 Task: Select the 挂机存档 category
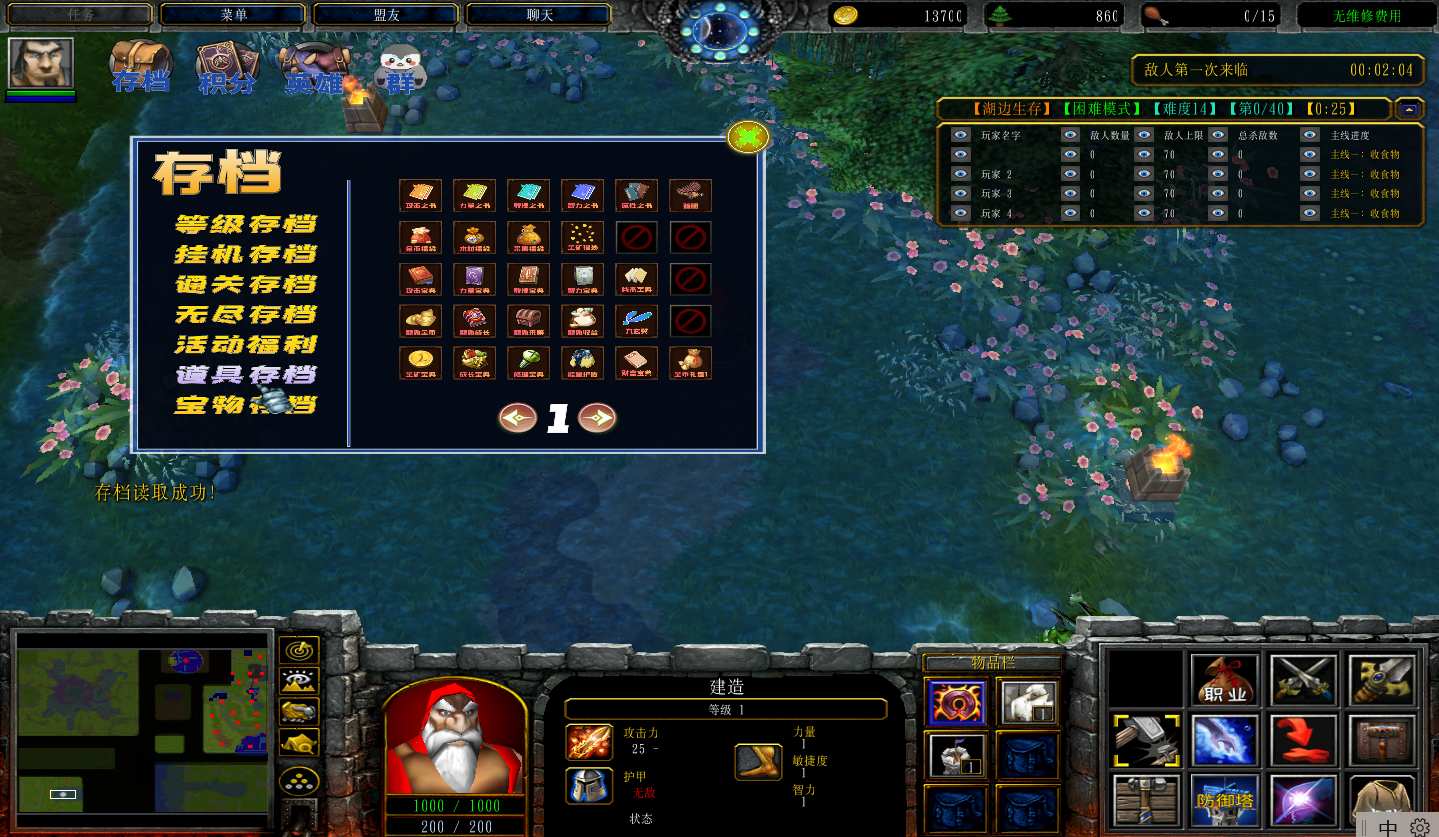(x=246, y=254)
